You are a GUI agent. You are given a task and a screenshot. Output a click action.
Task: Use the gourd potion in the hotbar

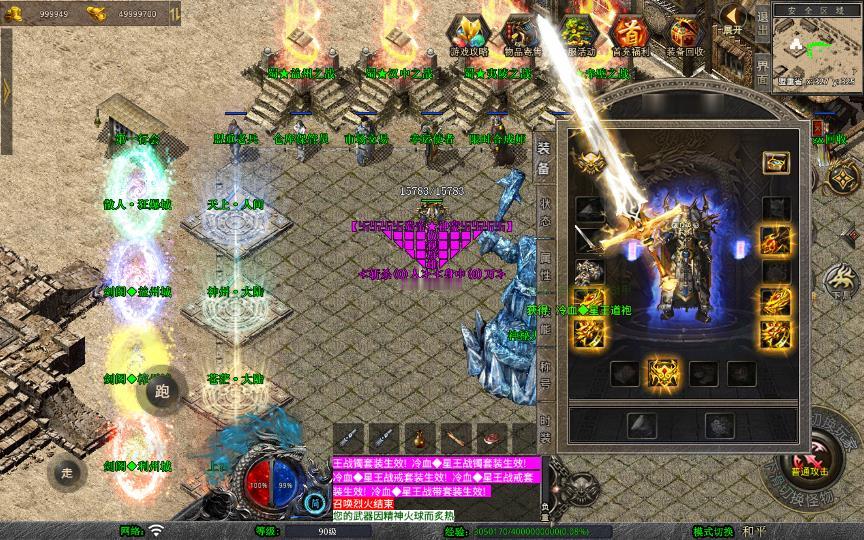point(417,438)
